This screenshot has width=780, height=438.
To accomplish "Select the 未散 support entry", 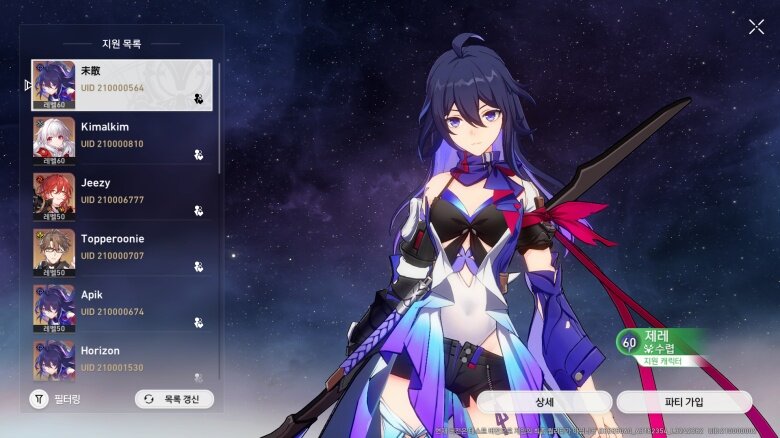I will [122, 85].
